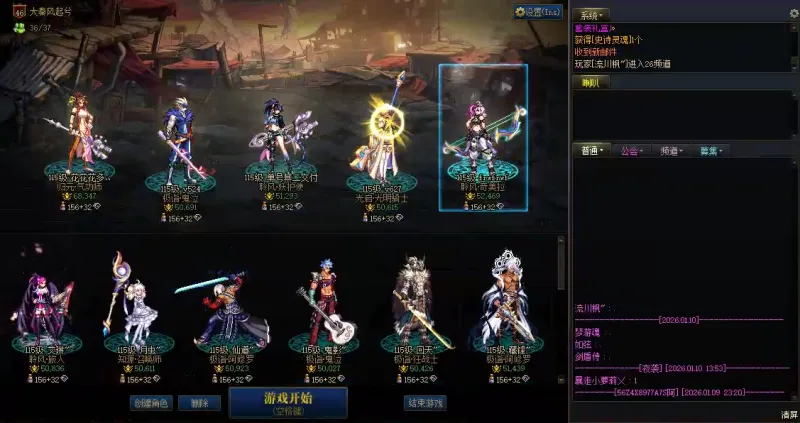Open the 设置 settings button
Viewport: 800px width, 423px height.
(538, 12)
